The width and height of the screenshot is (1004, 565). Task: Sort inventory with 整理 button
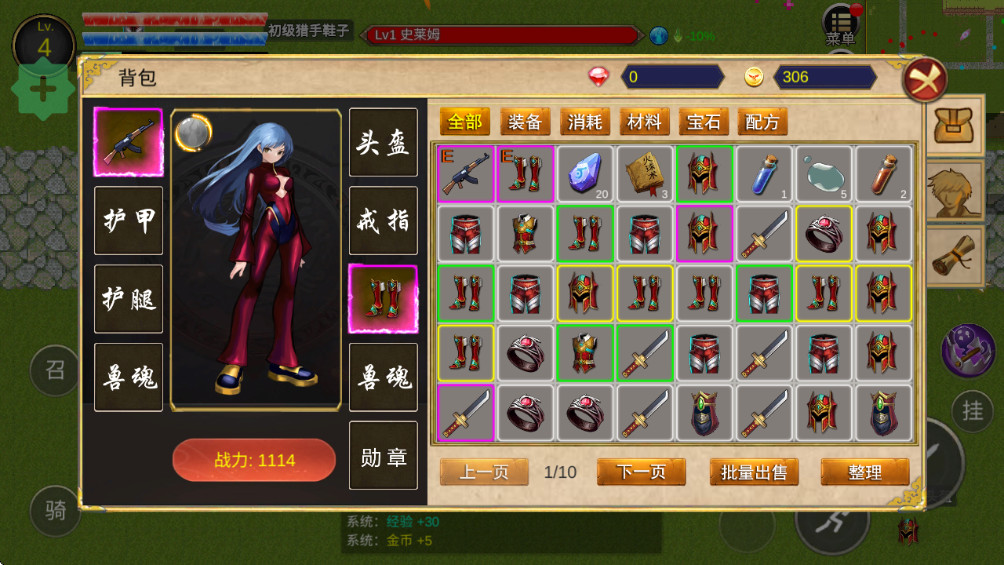(865, 472)
